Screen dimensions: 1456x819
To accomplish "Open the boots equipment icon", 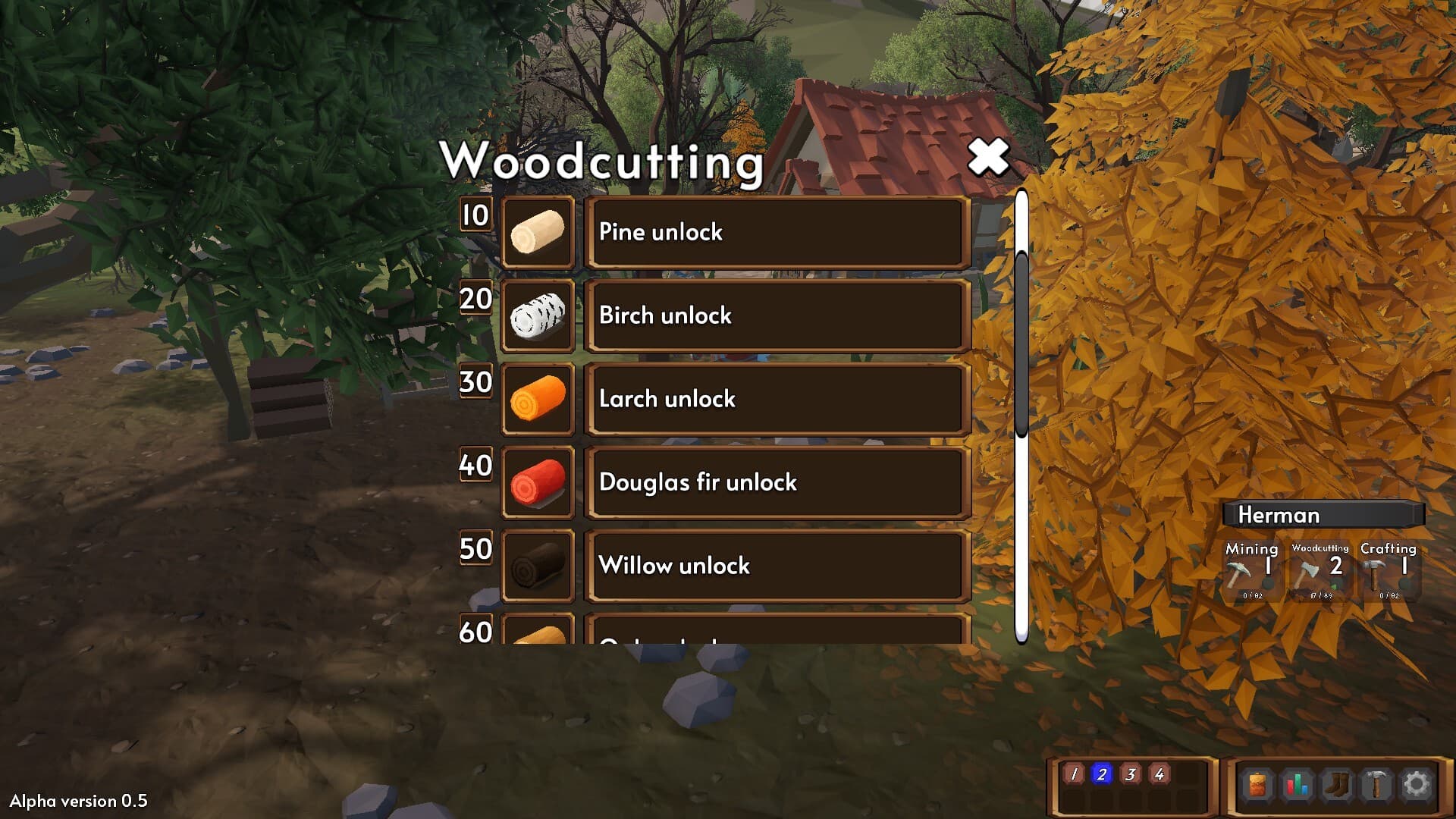I will [x=1335, y=782].
